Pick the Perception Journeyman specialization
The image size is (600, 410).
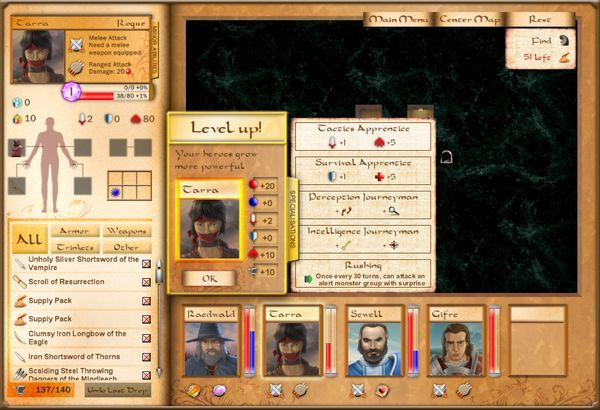(363, 204)
